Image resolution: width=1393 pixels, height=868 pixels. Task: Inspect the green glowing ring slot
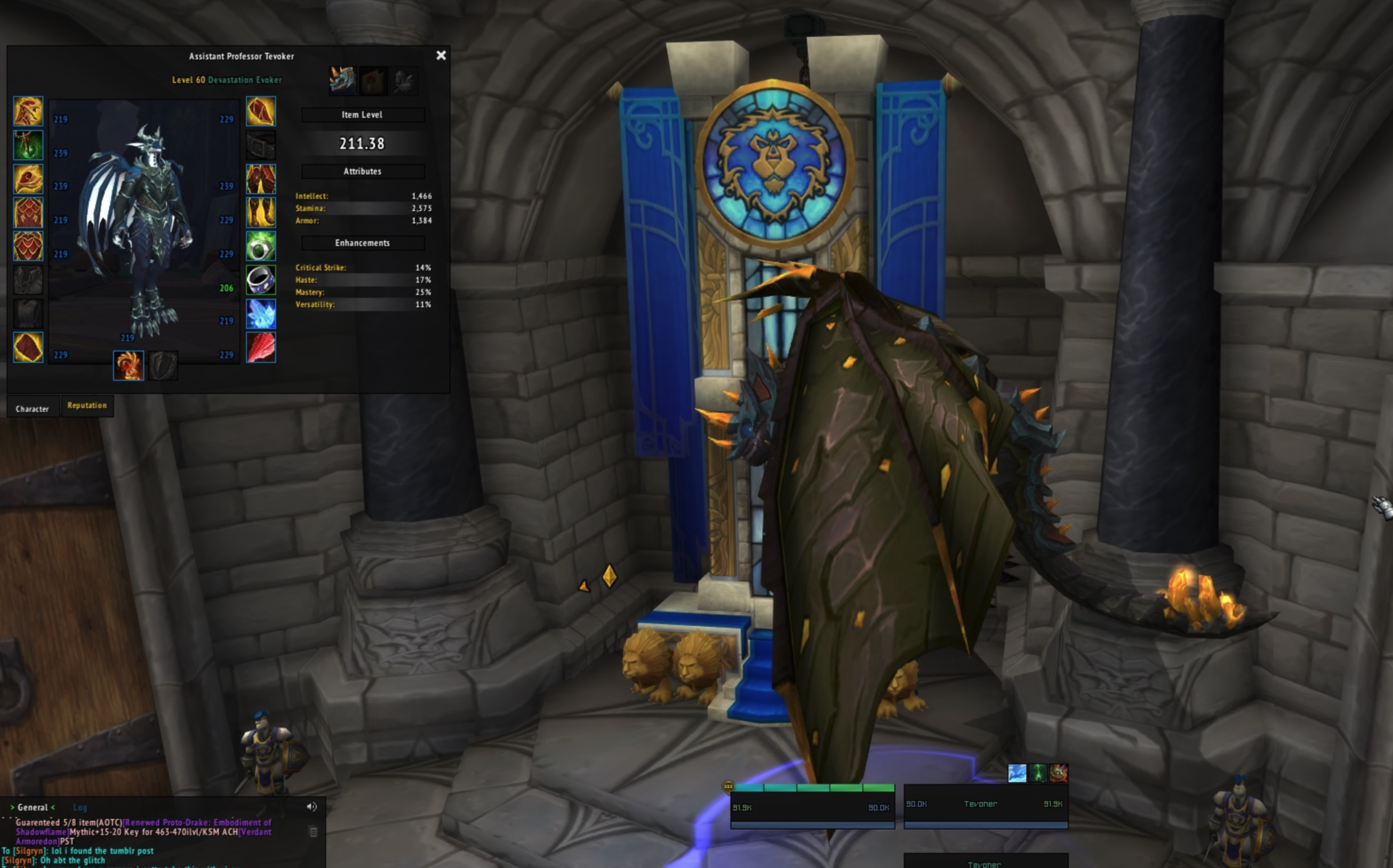[x=261, y=246]
